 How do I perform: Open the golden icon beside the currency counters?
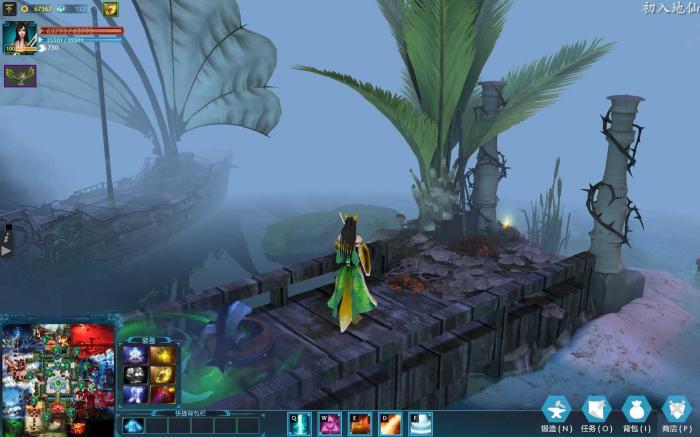point(110,9)
